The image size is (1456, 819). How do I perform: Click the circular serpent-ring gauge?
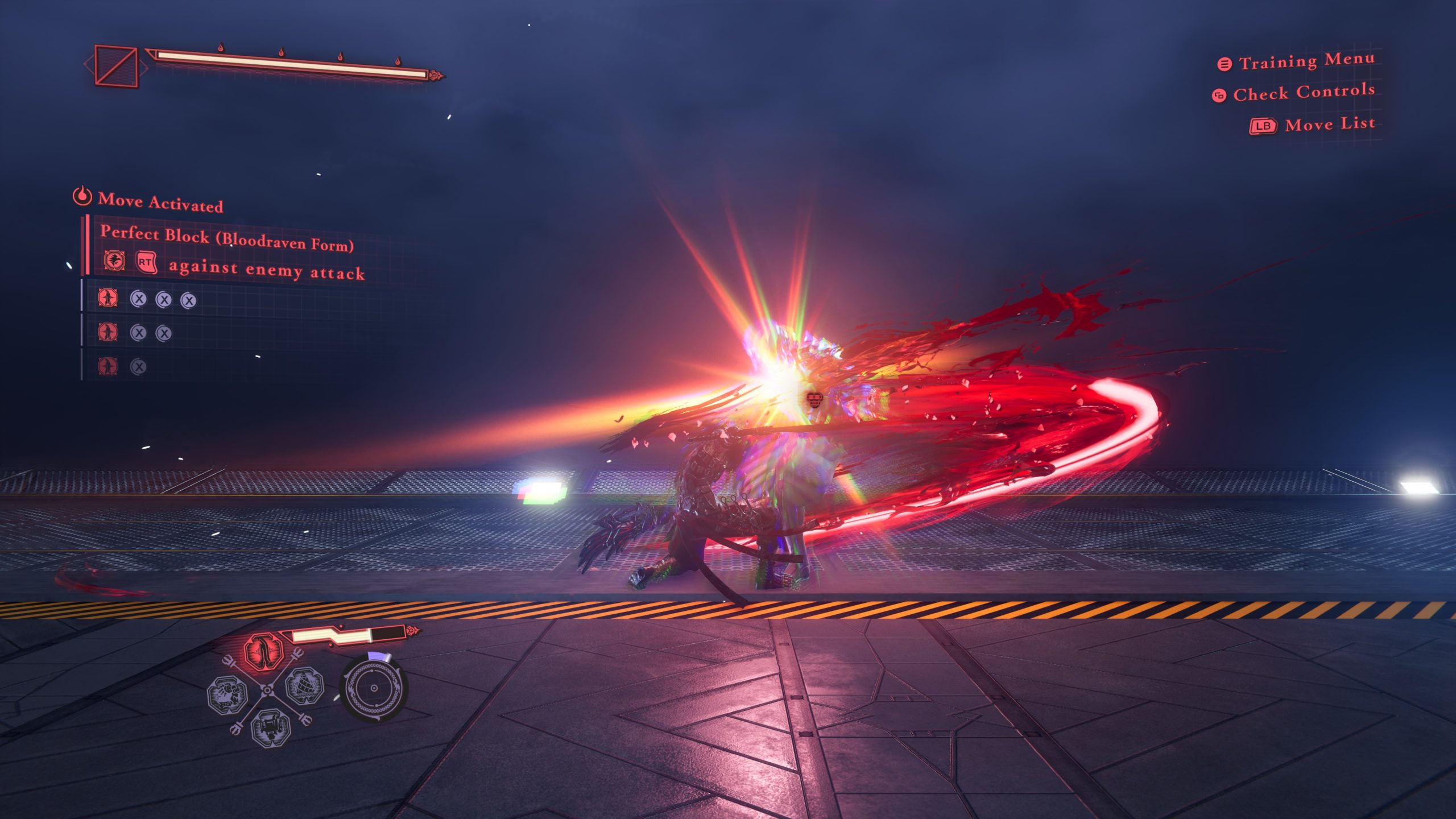(373, 689)
